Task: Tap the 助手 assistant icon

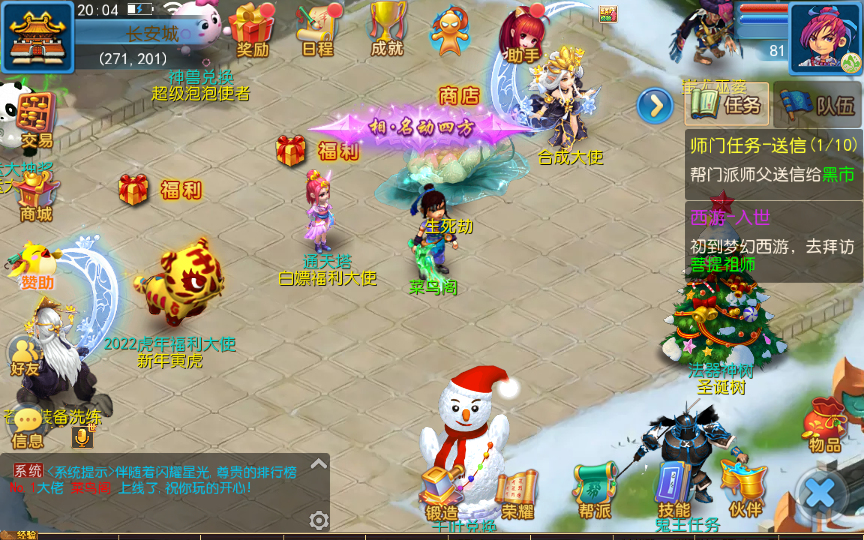Action: 524,32
